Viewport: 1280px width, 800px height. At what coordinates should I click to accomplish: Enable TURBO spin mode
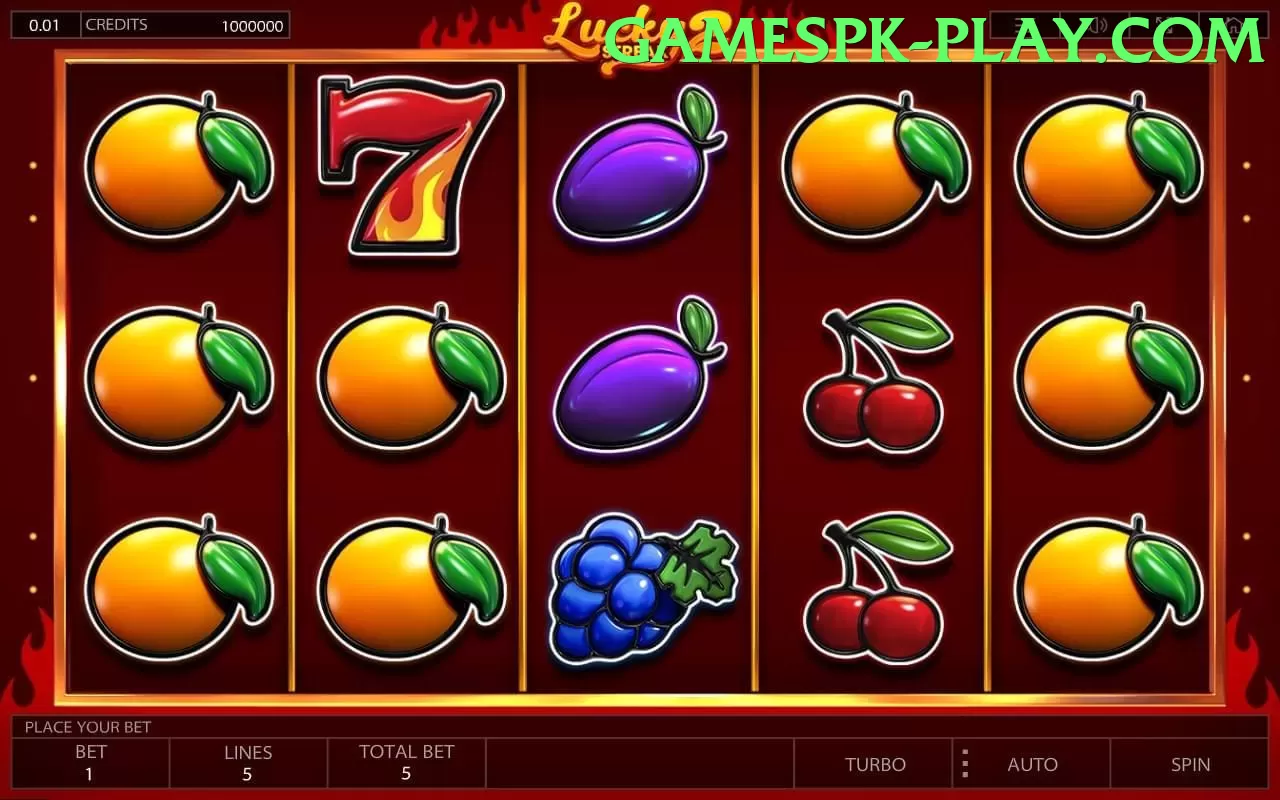(x=875, y=764)
